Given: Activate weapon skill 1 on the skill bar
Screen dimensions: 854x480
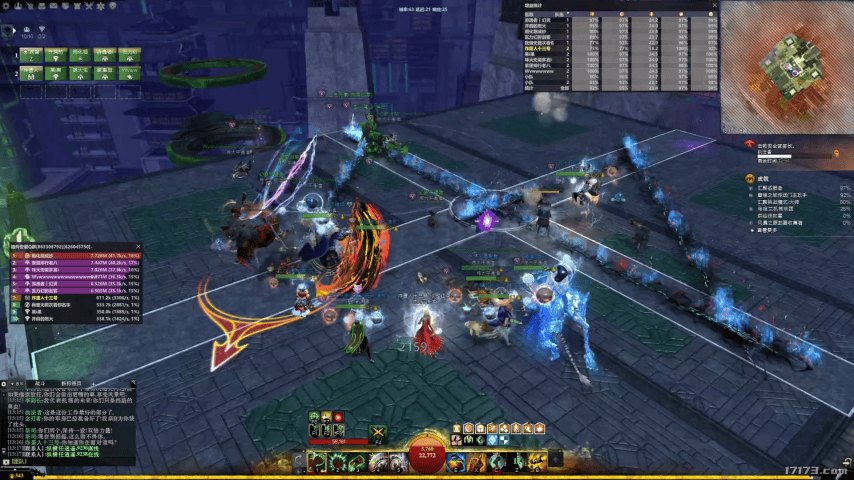Looking at the screenshot, I should (x=317, y=462).
